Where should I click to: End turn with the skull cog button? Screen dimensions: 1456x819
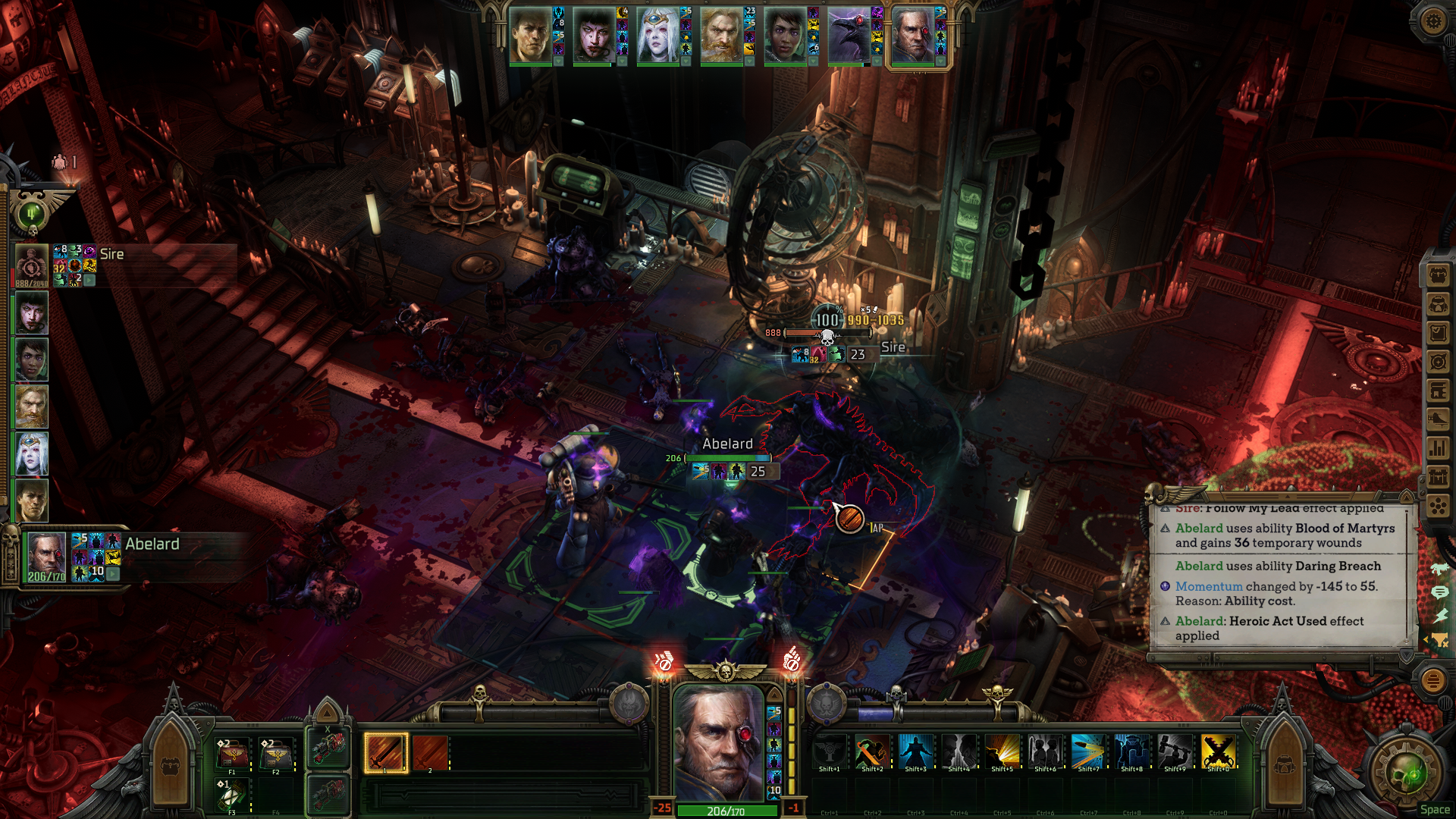click(1409, 773)
